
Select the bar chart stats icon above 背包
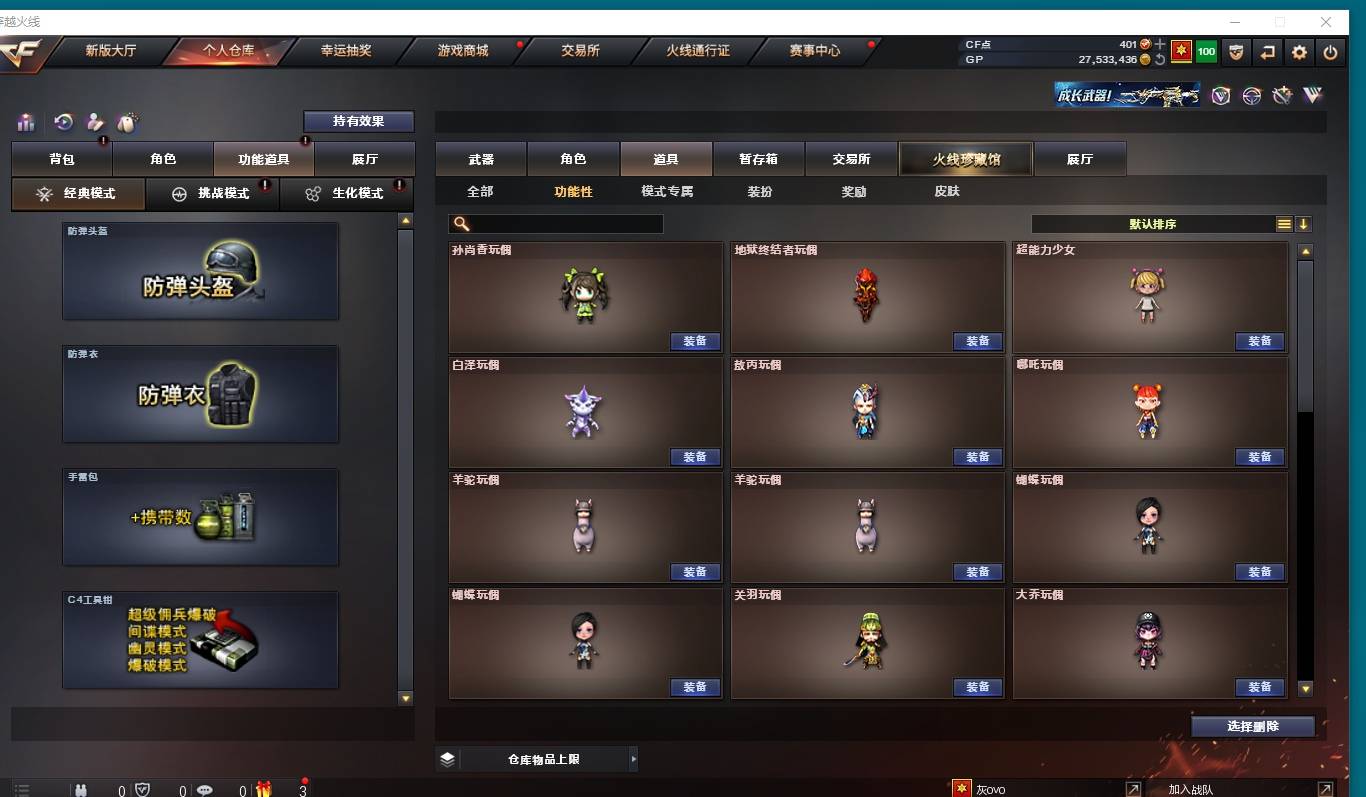(x=25, y=121)
